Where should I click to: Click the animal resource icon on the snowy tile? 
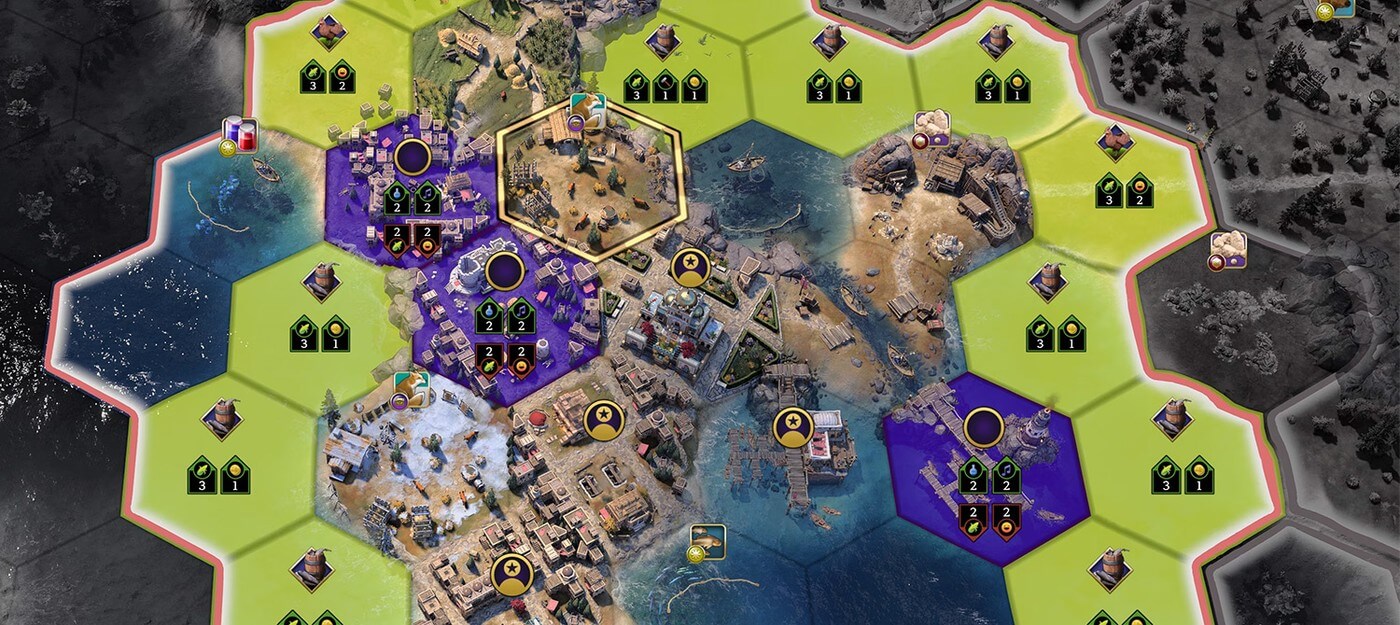pyautogui.click(x=411, y=389)
